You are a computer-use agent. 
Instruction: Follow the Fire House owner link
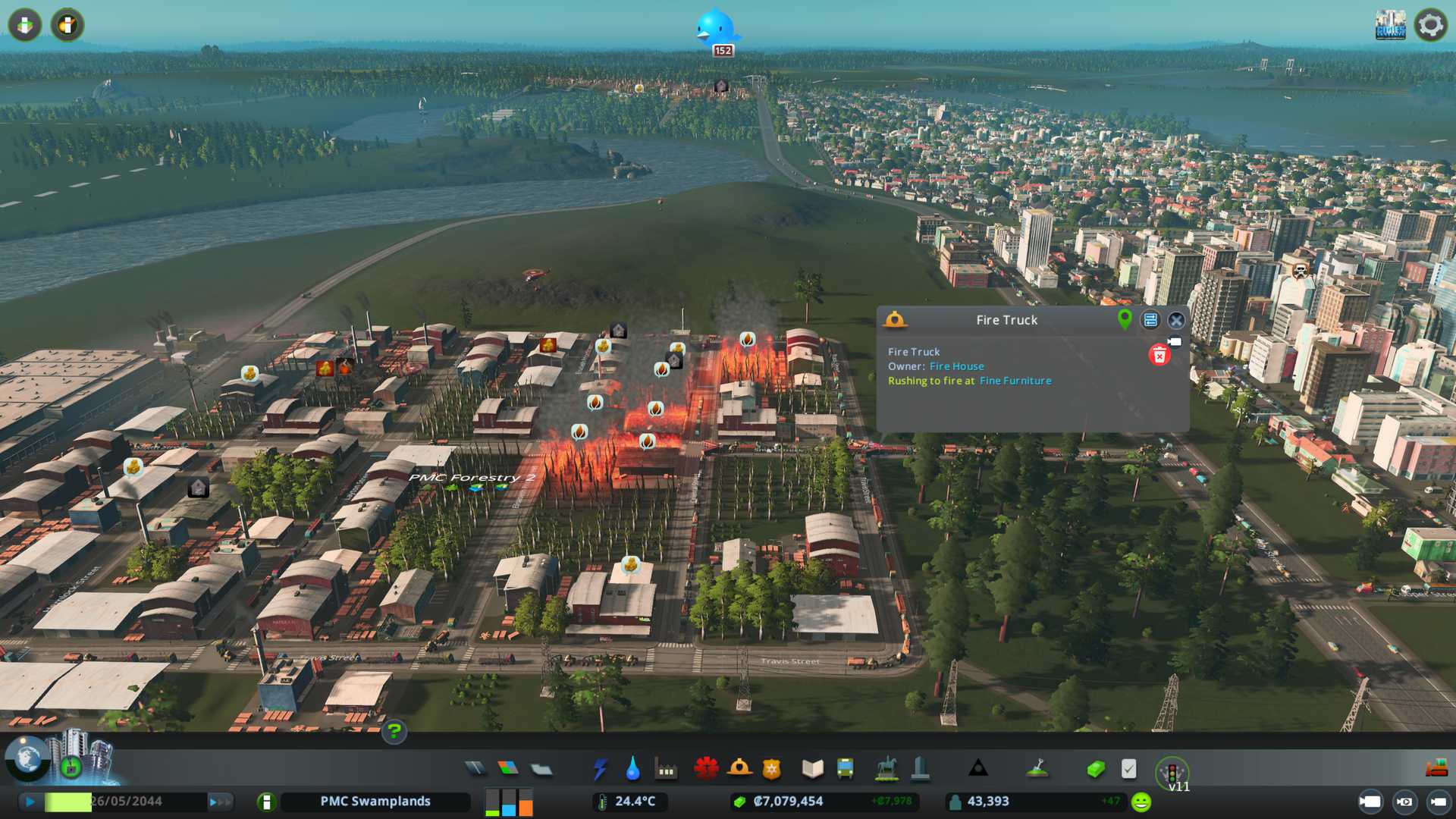coord(956,366)
